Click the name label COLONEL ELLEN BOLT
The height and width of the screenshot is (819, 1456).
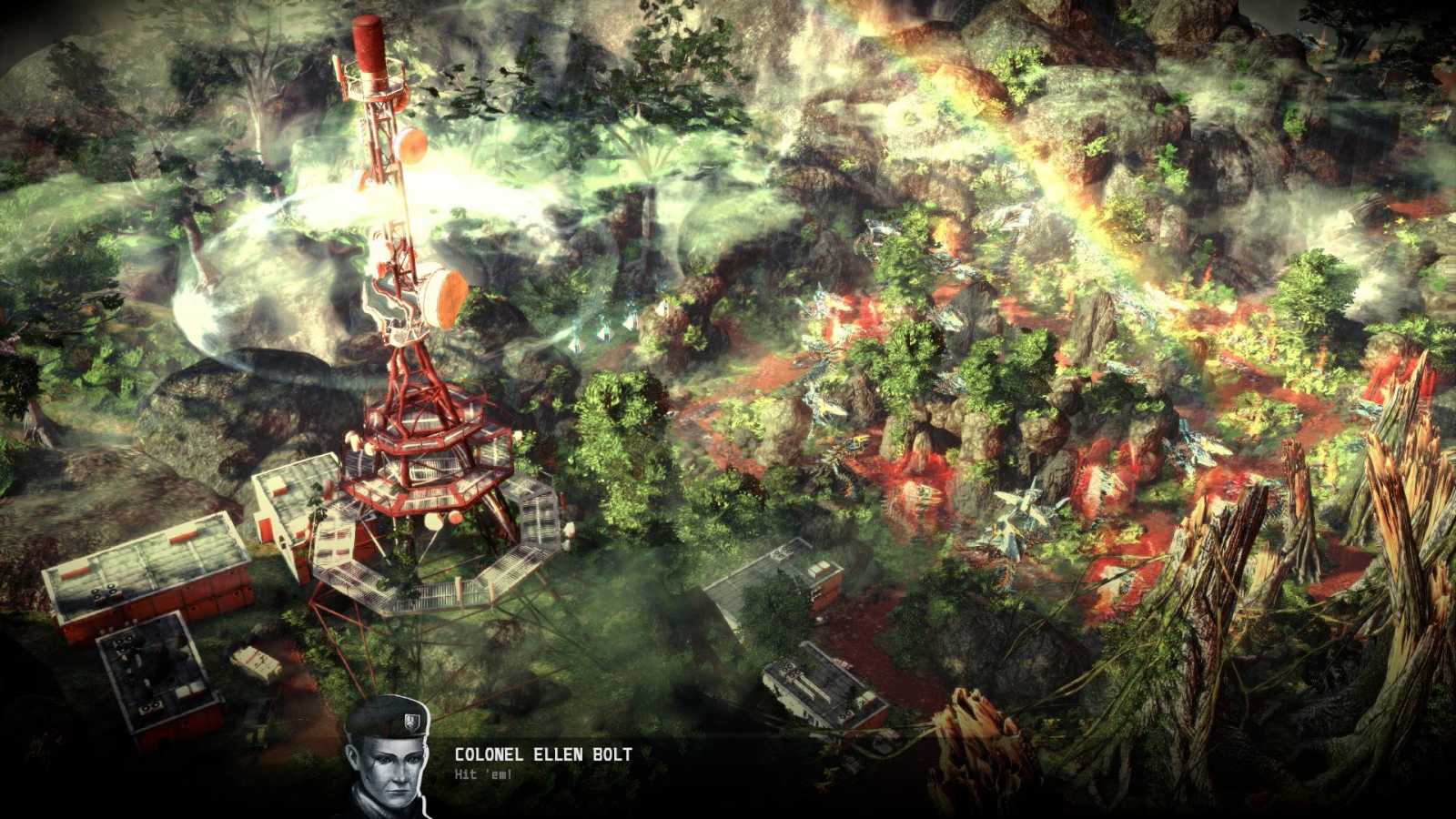click(x=543, y=753)
